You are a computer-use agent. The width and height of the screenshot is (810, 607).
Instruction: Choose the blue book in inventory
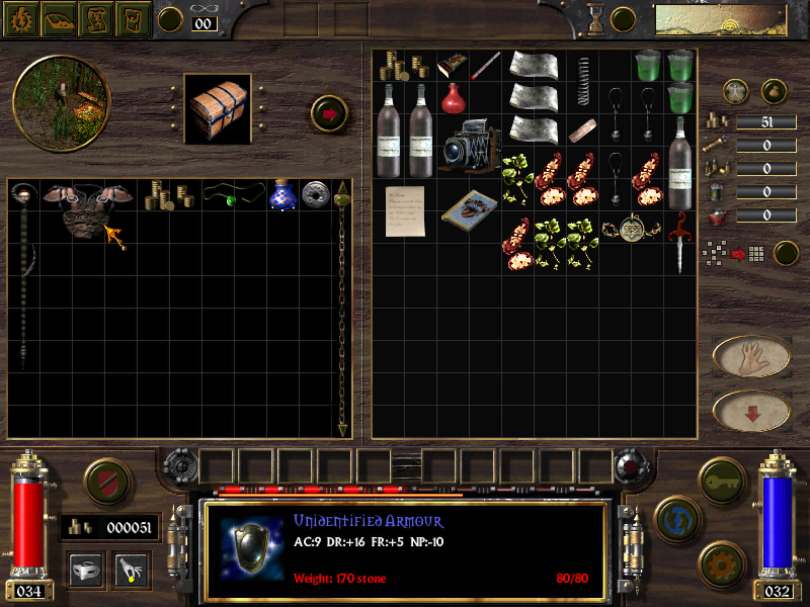[x=469, y=210]
